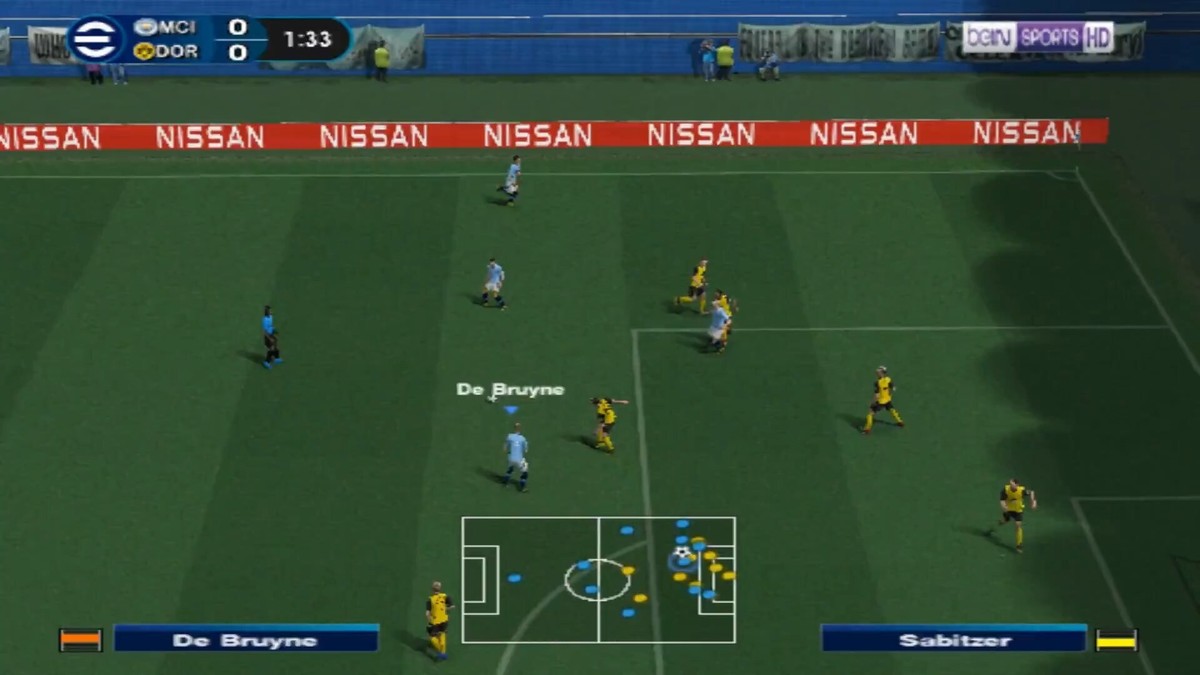Click the pitch radar minimap
Image resolution: width=1200 pixels, height=675 pixels.
[598, 580]
